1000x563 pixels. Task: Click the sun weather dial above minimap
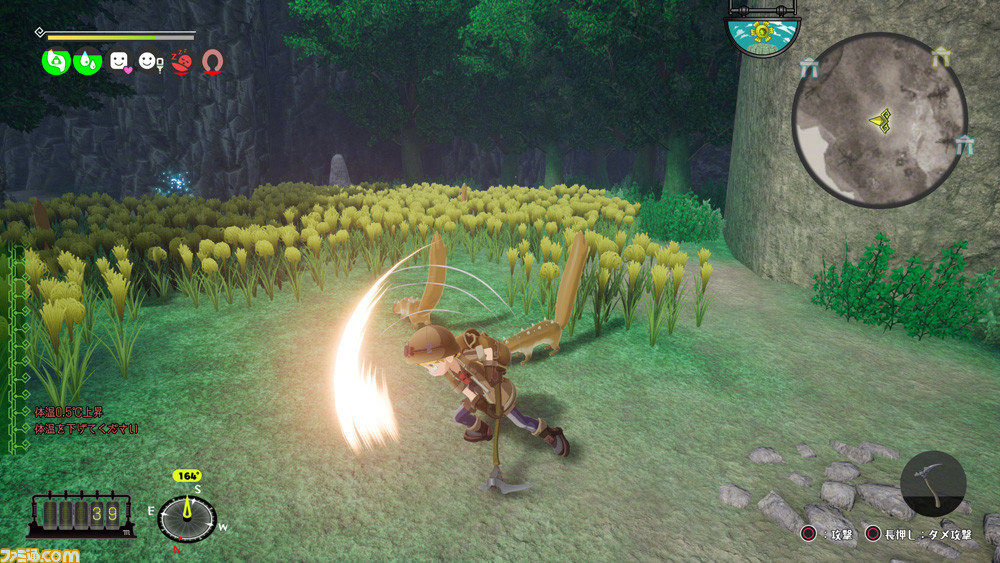762,32
